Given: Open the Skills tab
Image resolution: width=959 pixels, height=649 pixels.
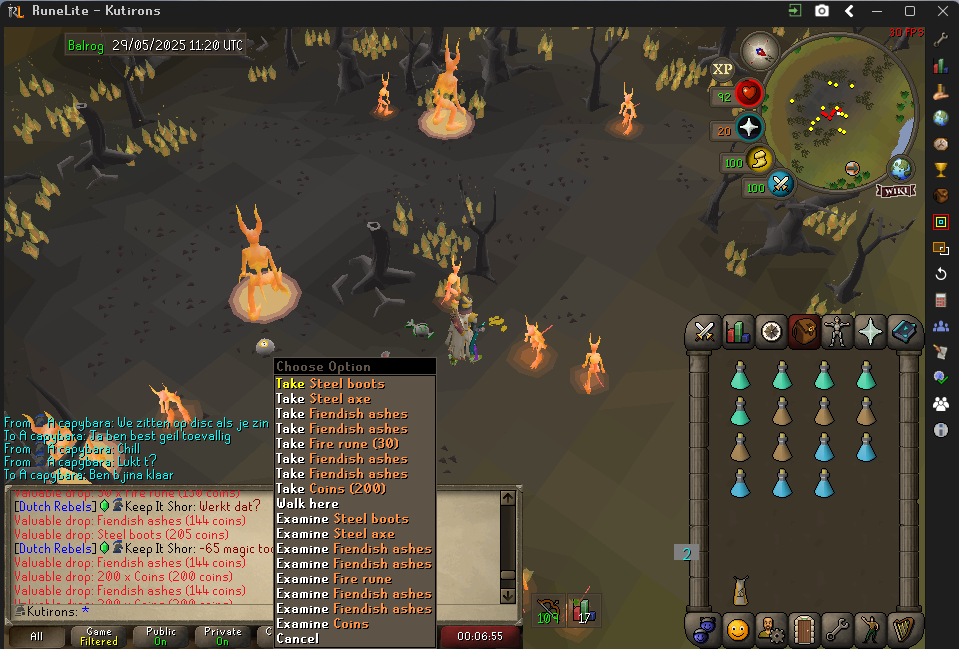Looking at the screenshot, I should tap(738, 330).
